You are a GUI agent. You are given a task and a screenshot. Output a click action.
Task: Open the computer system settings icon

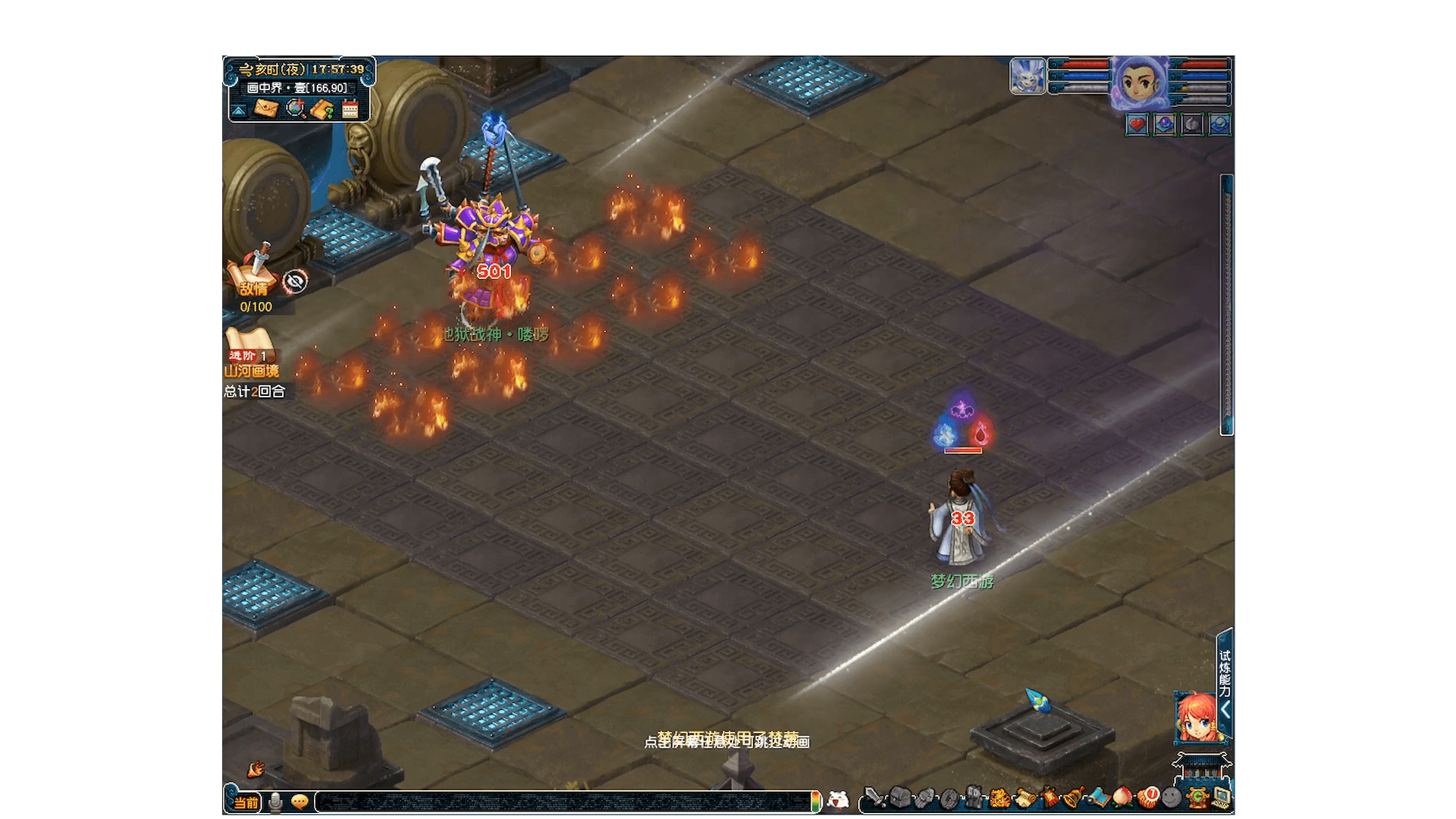coord(1220,798)
